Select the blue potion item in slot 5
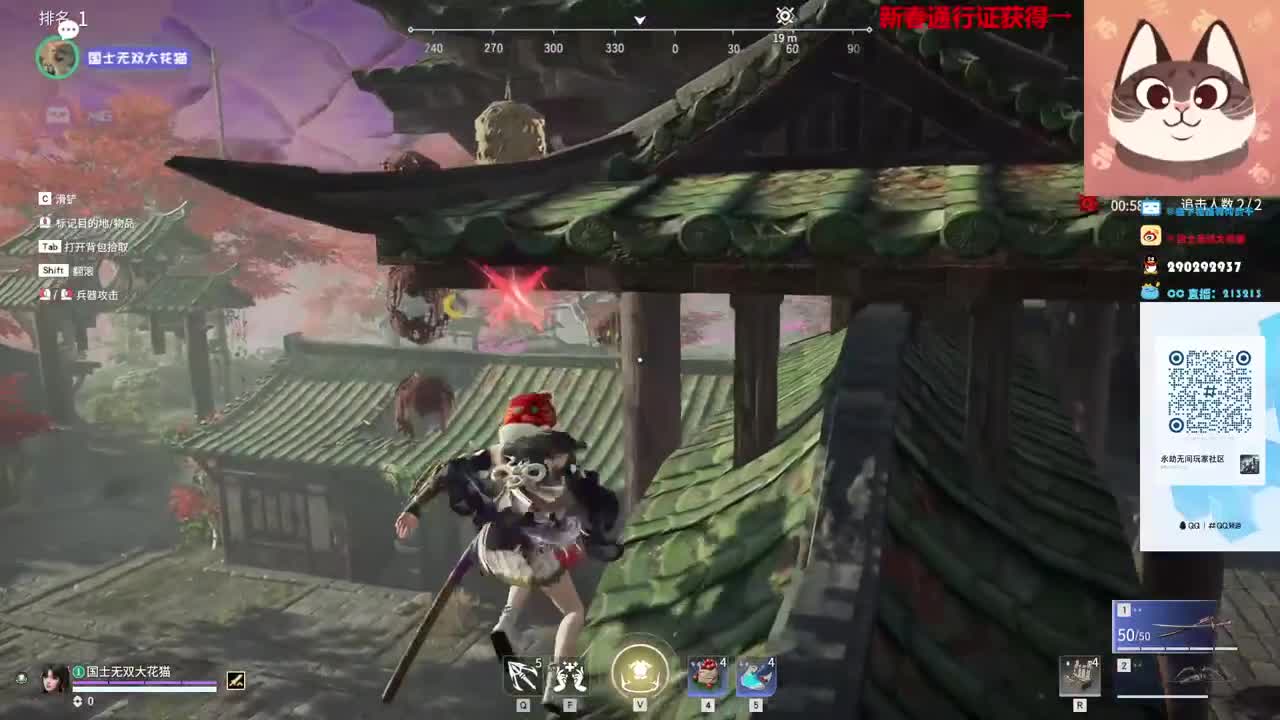 point(757,676)
